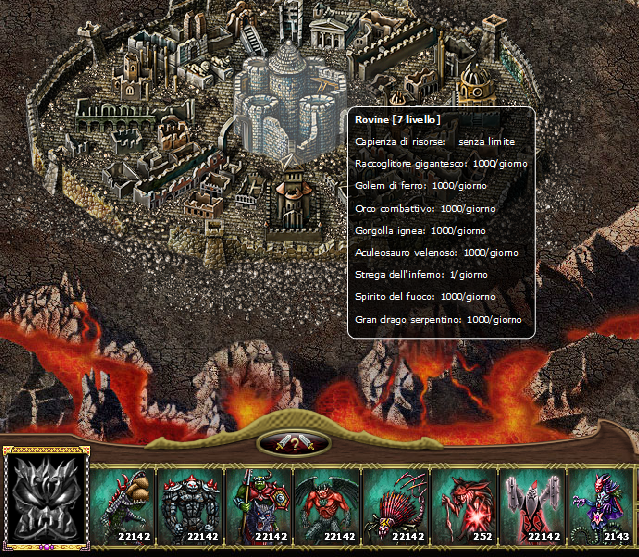Select the Spirito del fuoco unit slot
The image size is (639, 557).
531,506
